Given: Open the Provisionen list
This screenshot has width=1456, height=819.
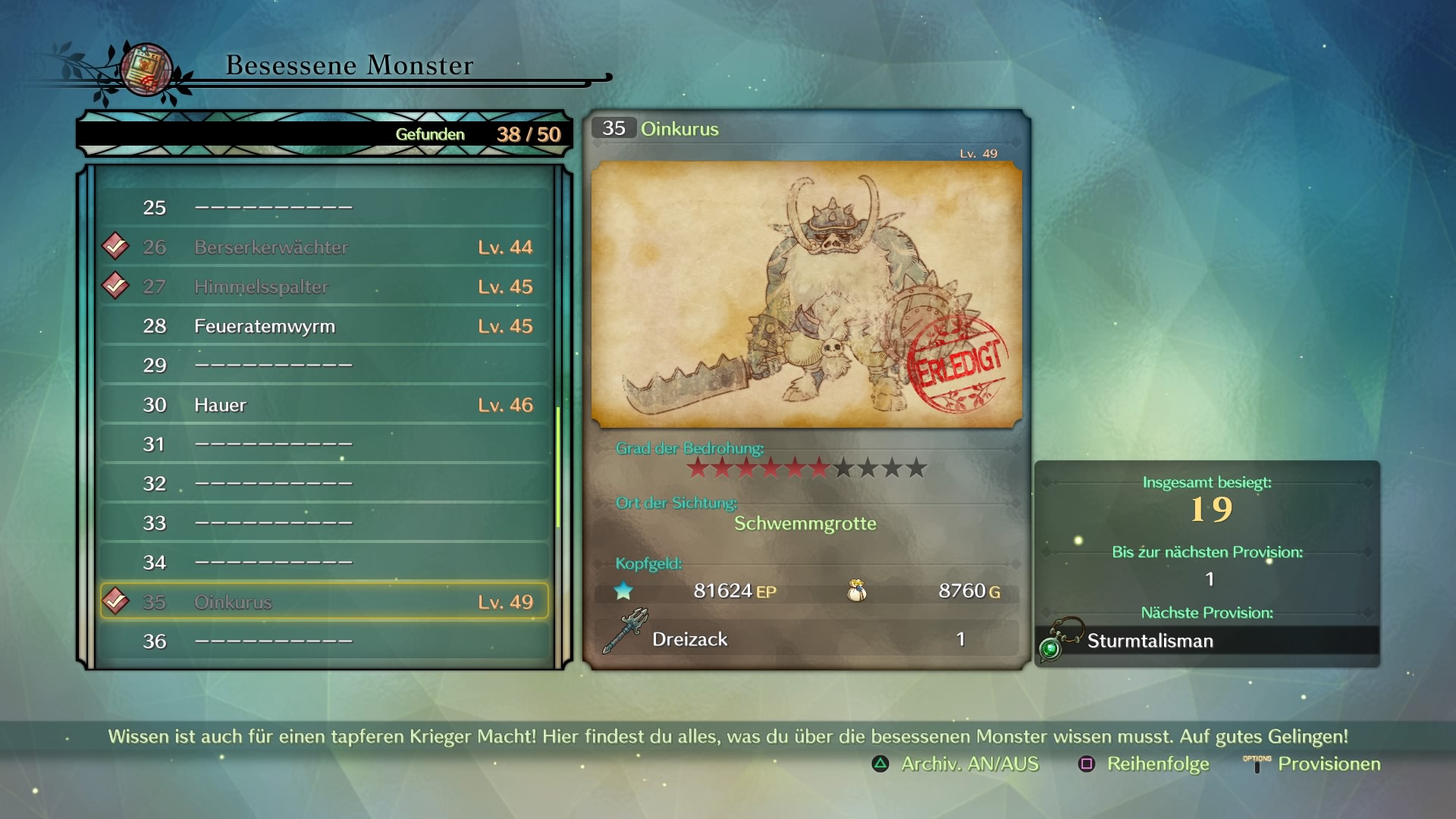Looking at the screenshot, I should point(1313,764).
